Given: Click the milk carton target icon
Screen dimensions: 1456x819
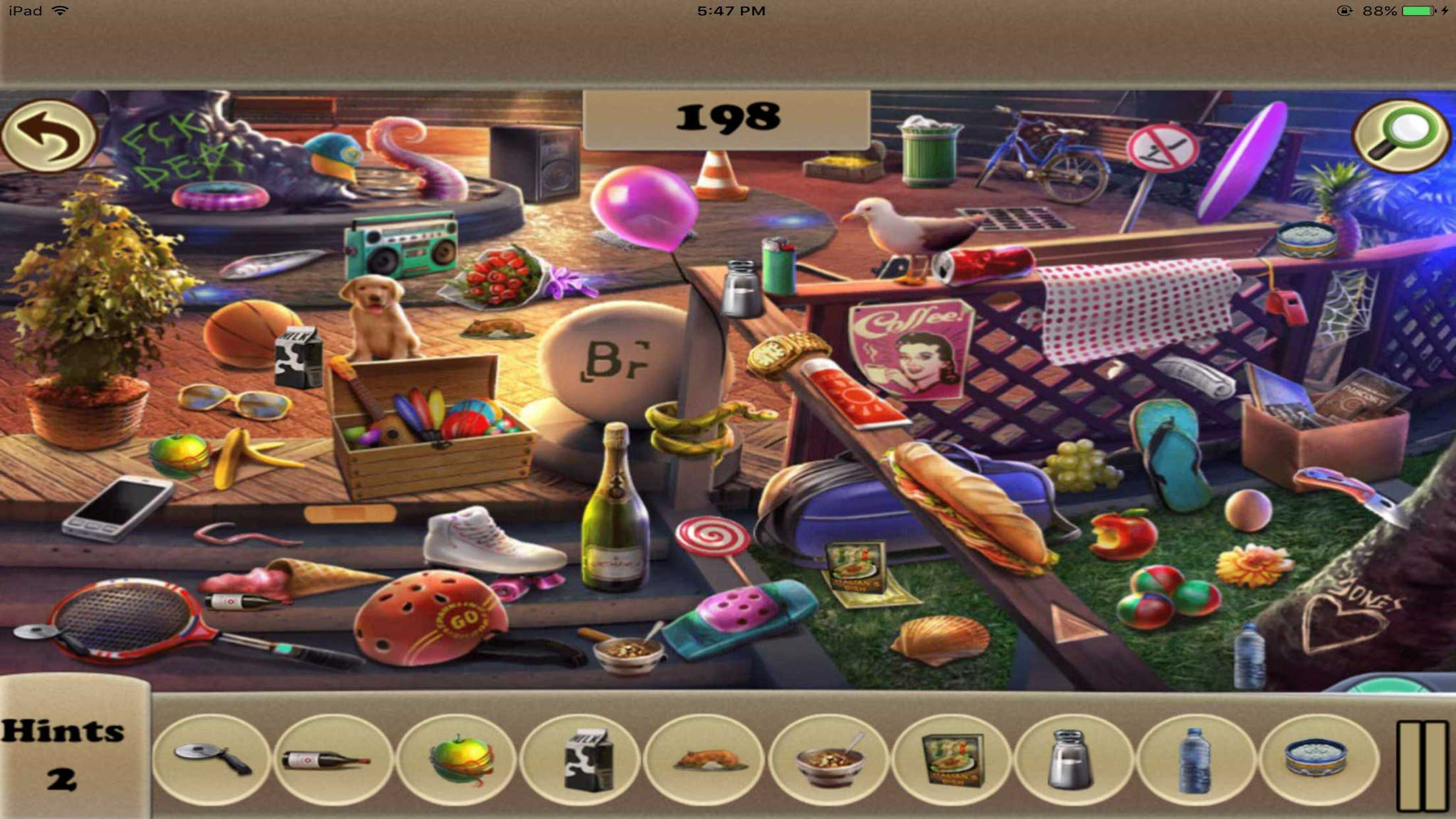Looking at the screenshot, I should 582,760.
